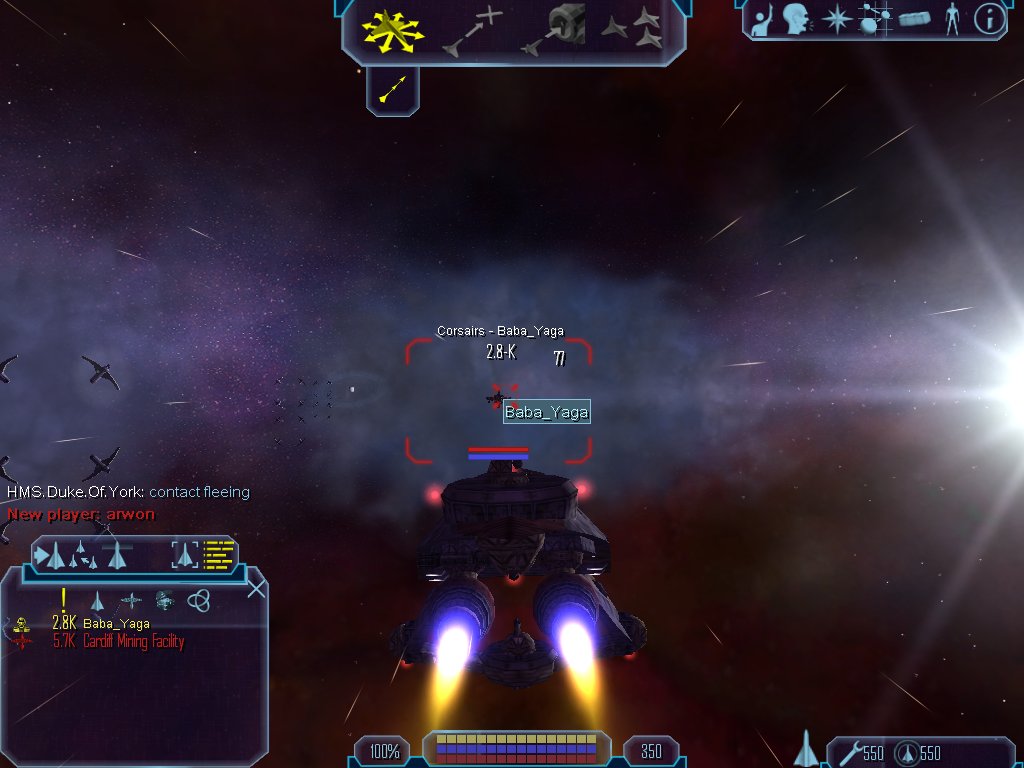This screenshot has height=768, width=1024.
Task: Choose the Formation maneuver icon
Action: 632,30
